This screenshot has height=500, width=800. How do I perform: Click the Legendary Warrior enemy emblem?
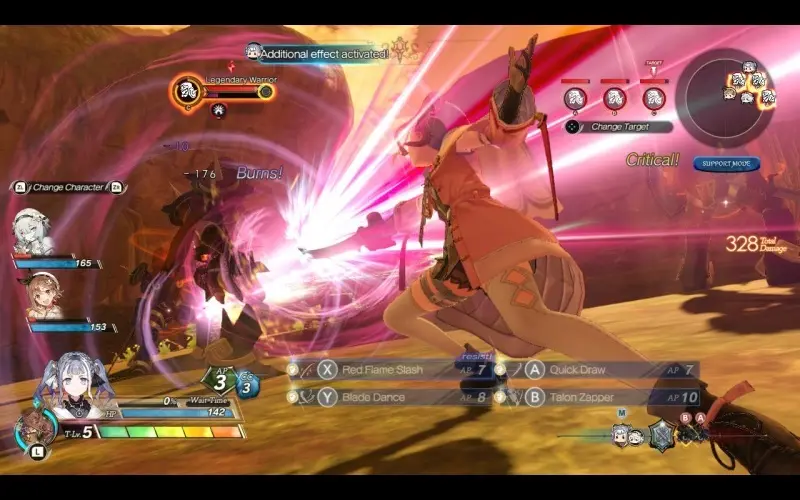[x=185, y=92]
